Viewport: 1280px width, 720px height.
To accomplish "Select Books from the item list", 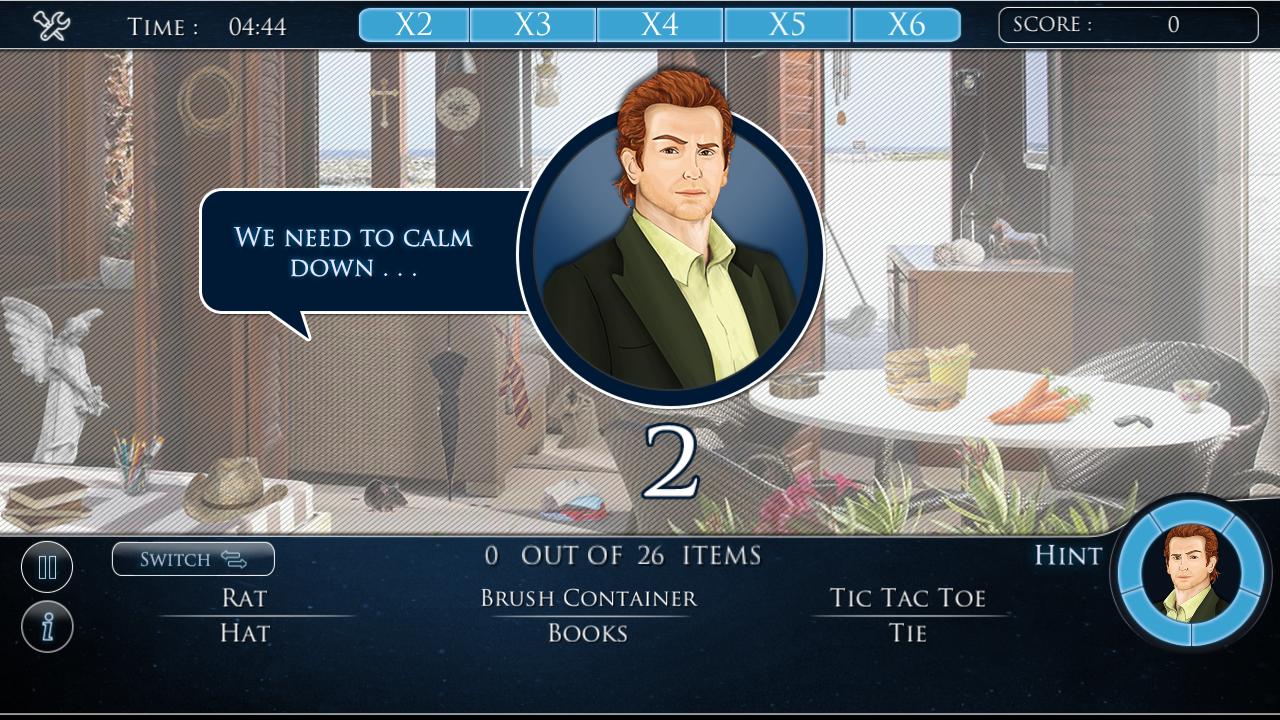I will click(586, 632).
